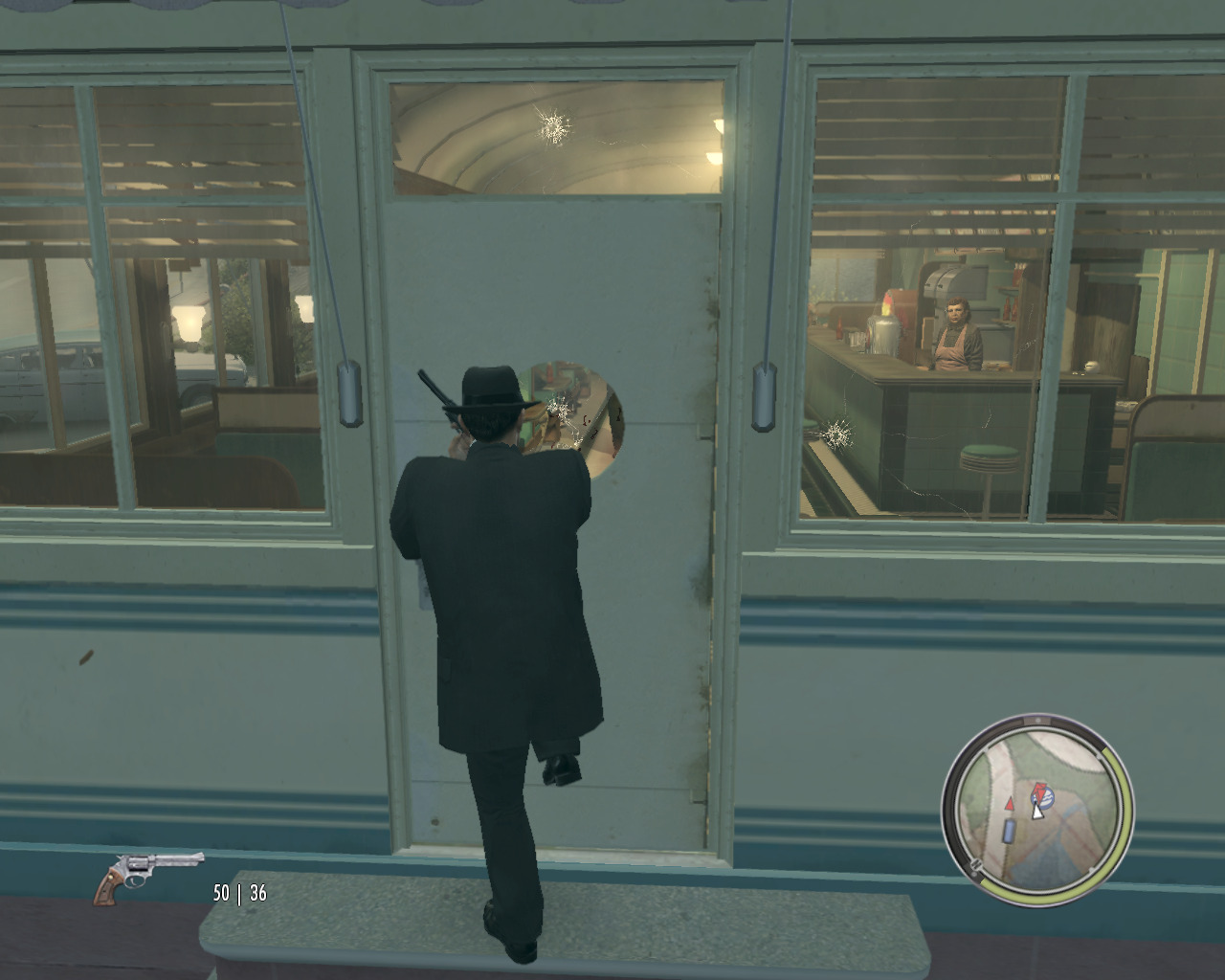This screenshot has height=980, width=1225.
Task: Open the circular minimap
Action: 1036,810
